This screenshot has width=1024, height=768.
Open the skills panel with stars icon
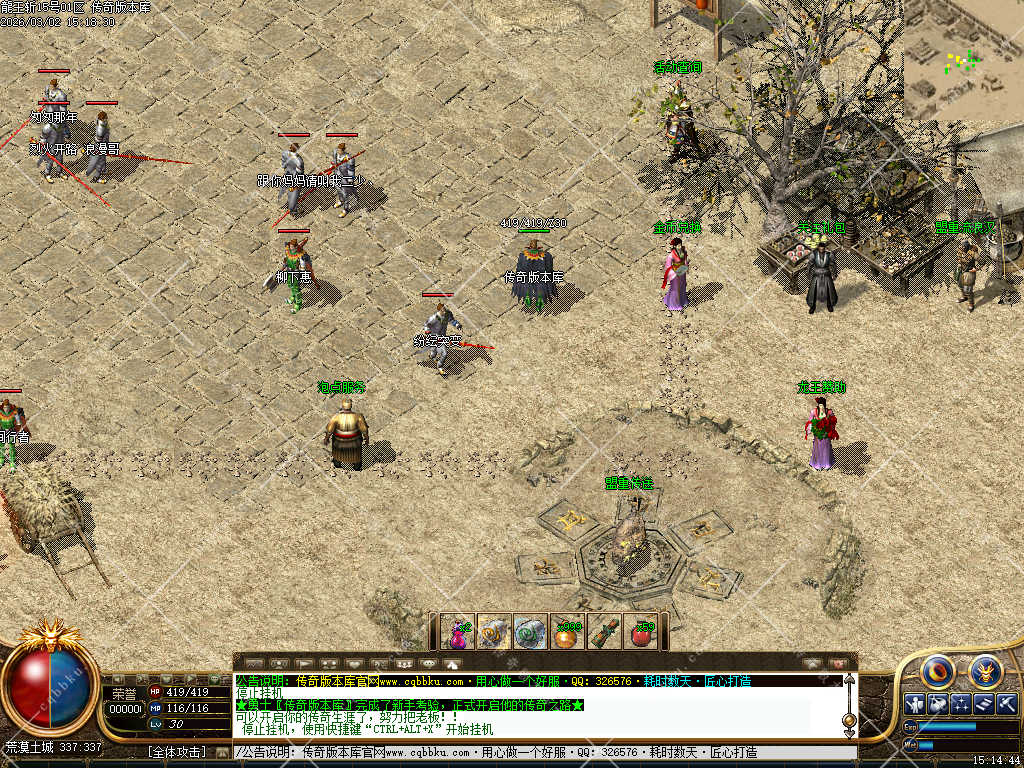point(961,703)
